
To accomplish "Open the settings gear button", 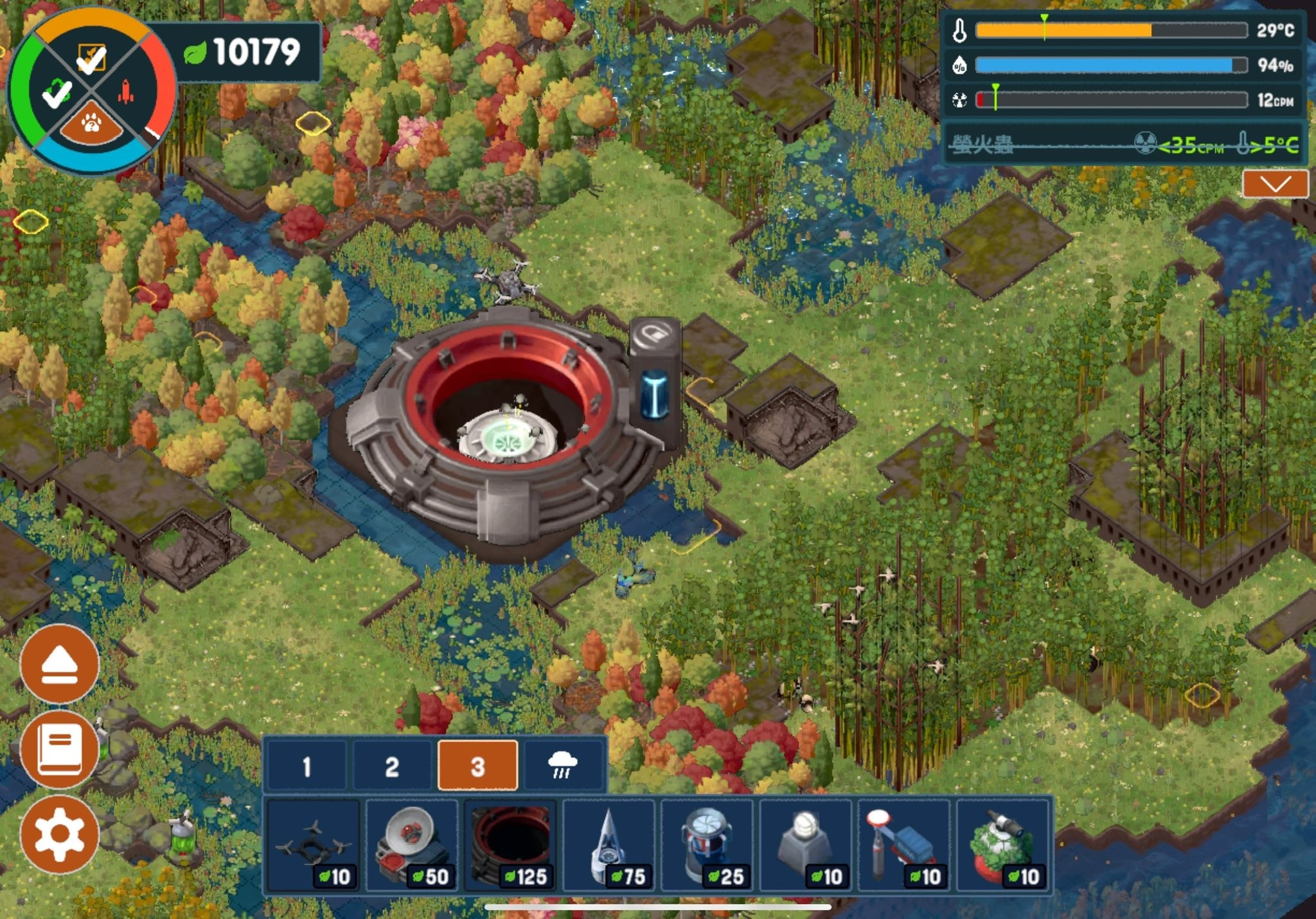I will pyautogui.click(x=59, y=834).
